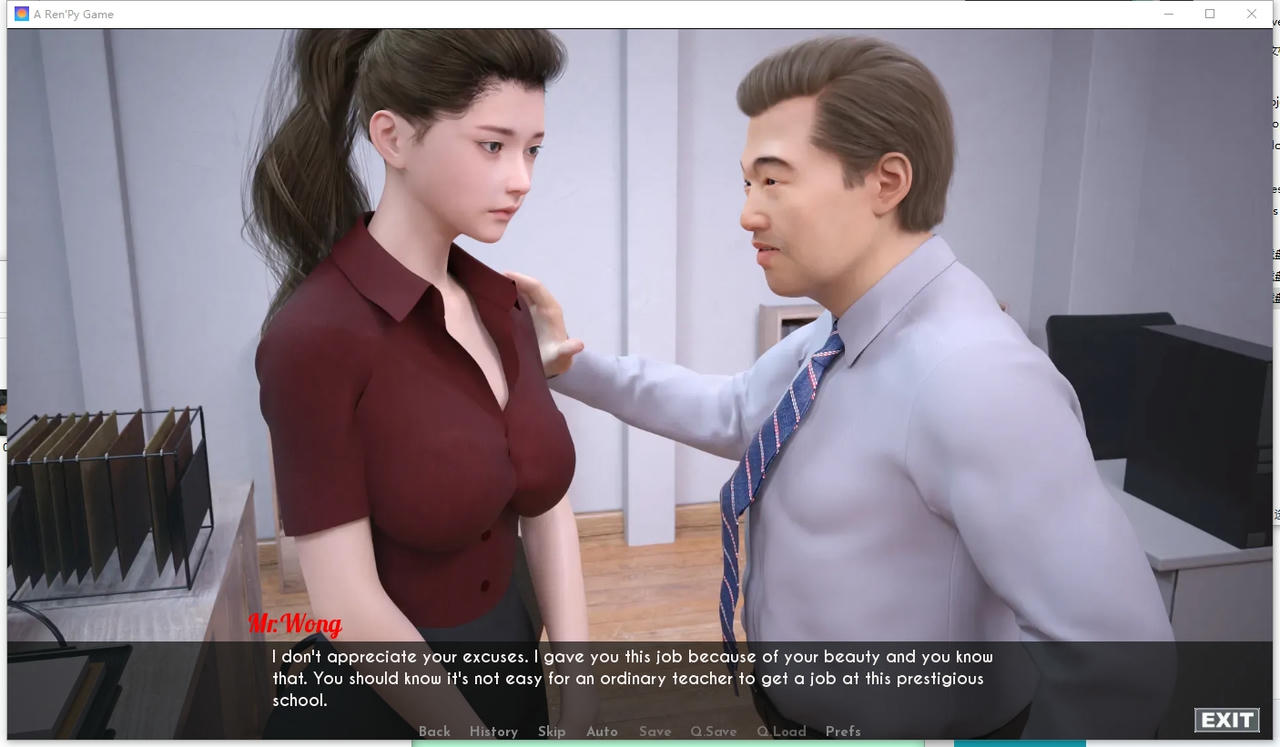Click the 'A Ren'Py Game' title bar text

coord(75,14)
